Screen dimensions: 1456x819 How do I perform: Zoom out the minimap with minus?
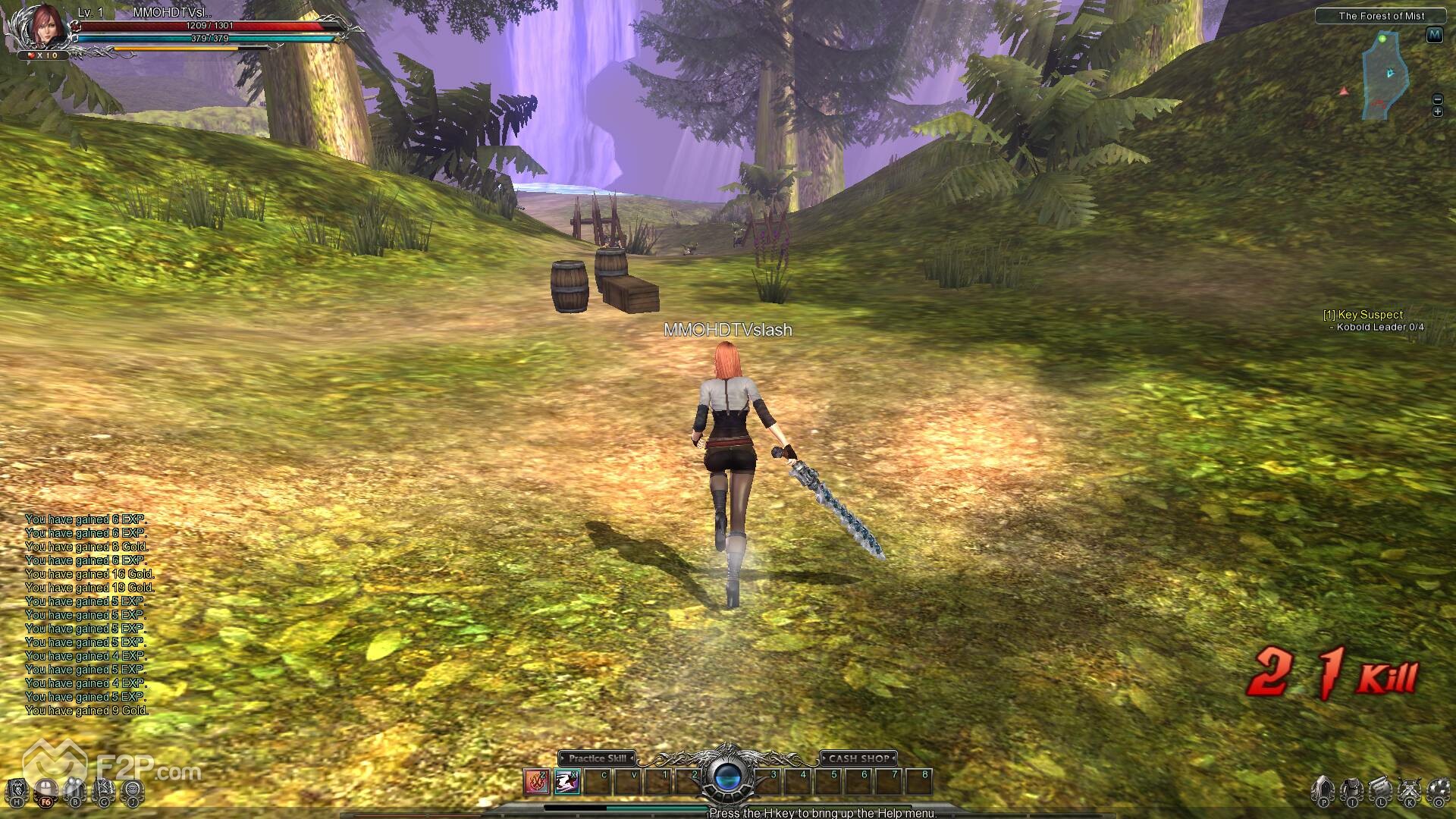coord(1437,99)
